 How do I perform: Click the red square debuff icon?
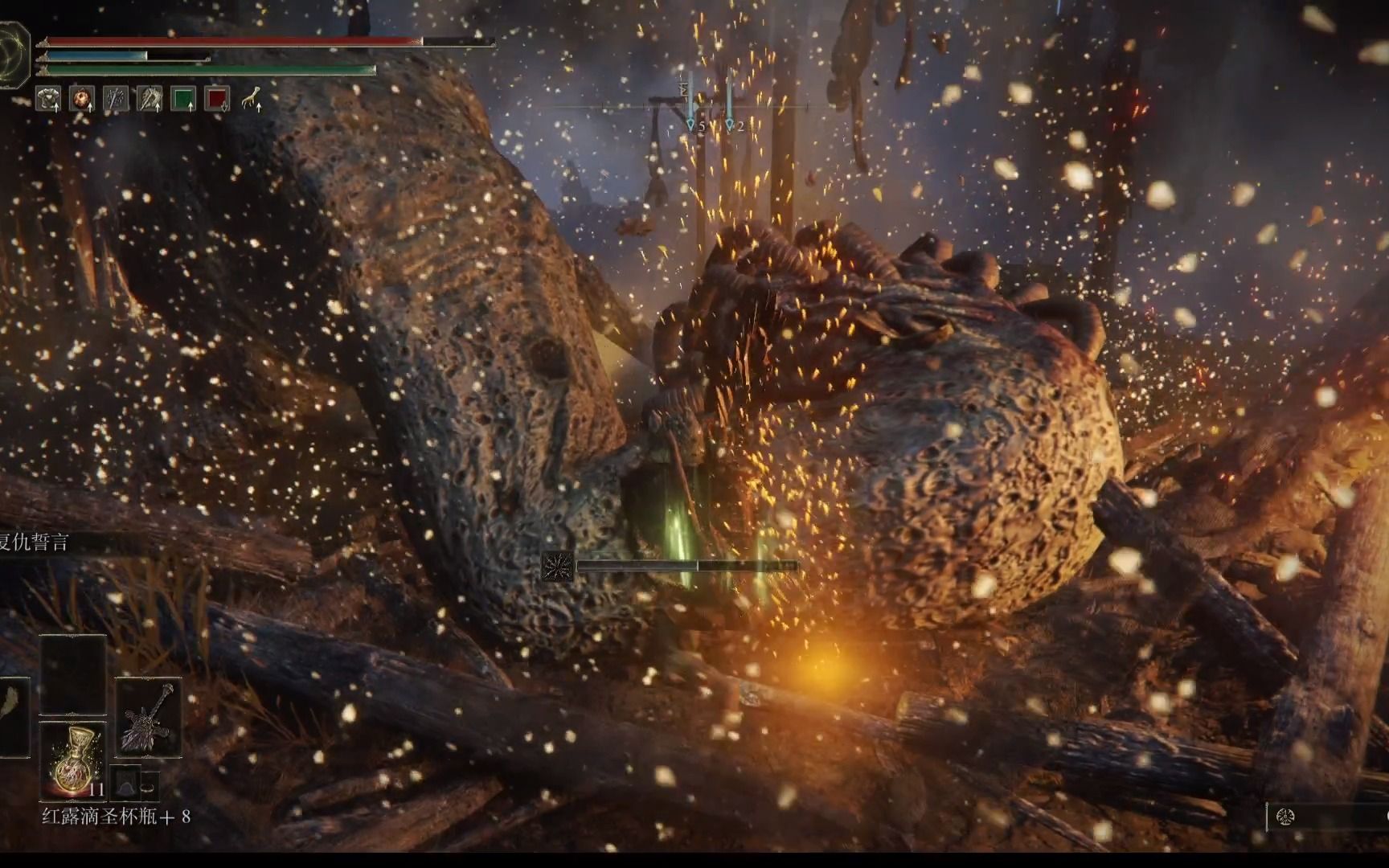click(218, 99)
